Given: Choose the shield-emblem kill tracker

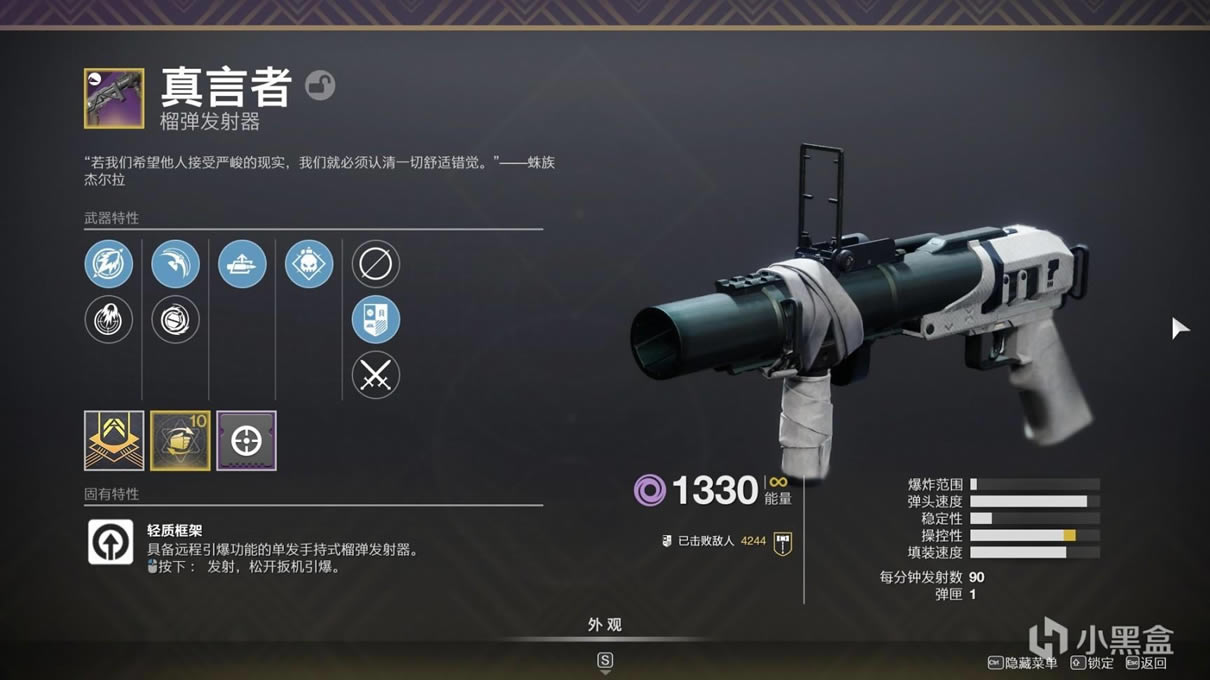Looking at the screenshot, I should point(376,320).
